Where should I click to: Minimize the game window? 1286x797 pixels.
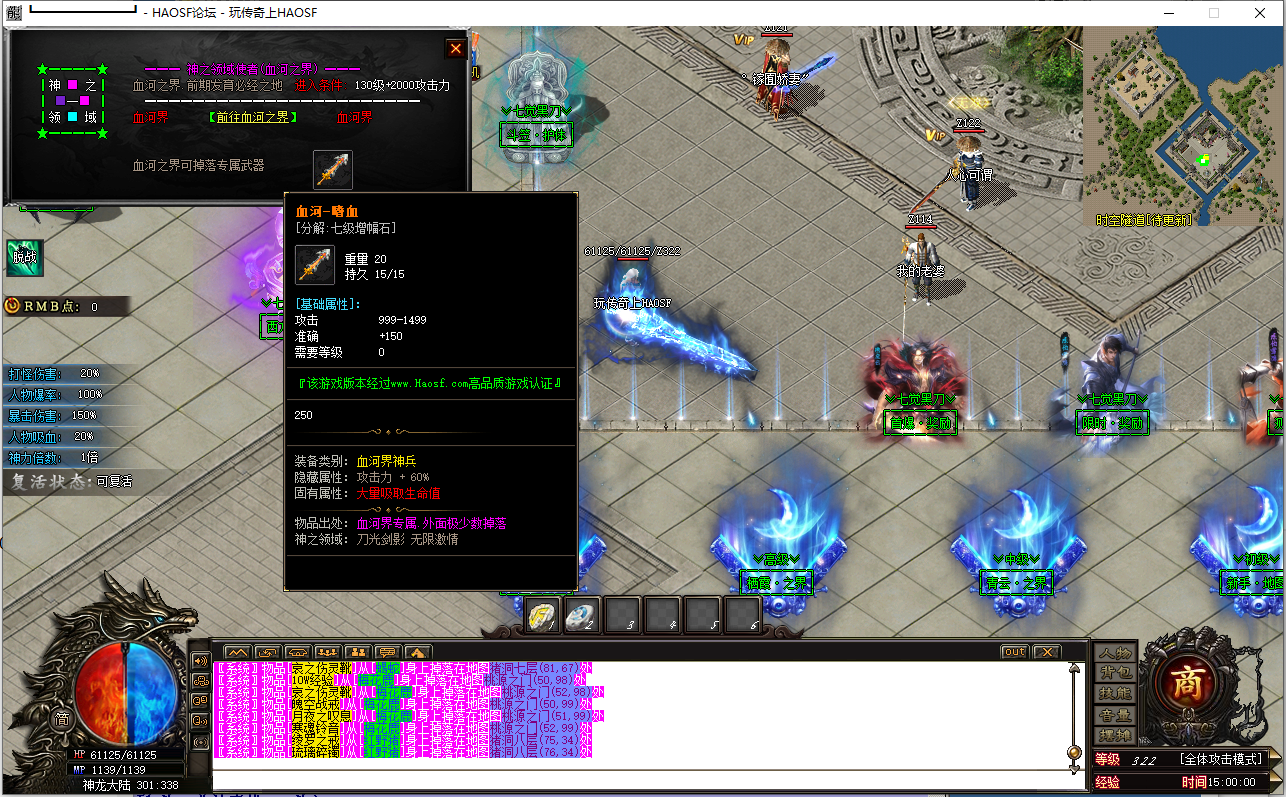1168,13
